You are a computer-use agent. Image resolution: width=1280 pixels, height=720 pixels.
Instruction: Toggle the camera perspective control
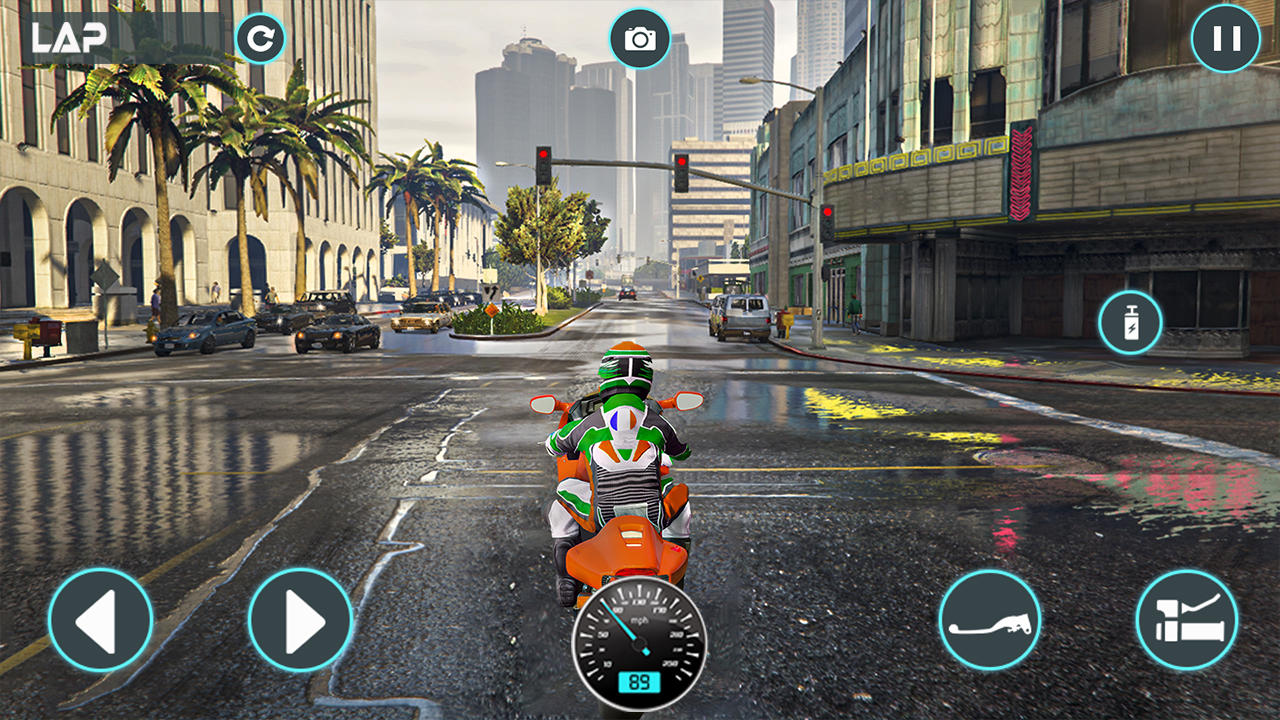point(640,38)
